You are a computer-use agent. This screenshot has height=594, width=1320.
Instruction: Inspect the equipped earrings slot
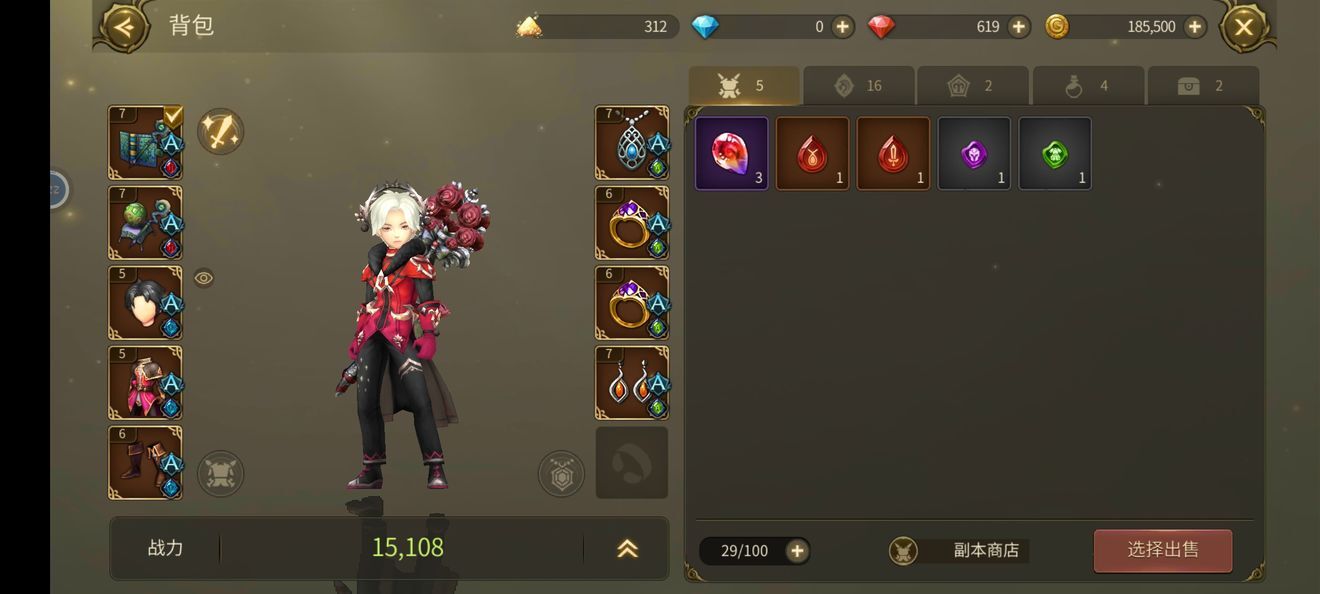632,383
